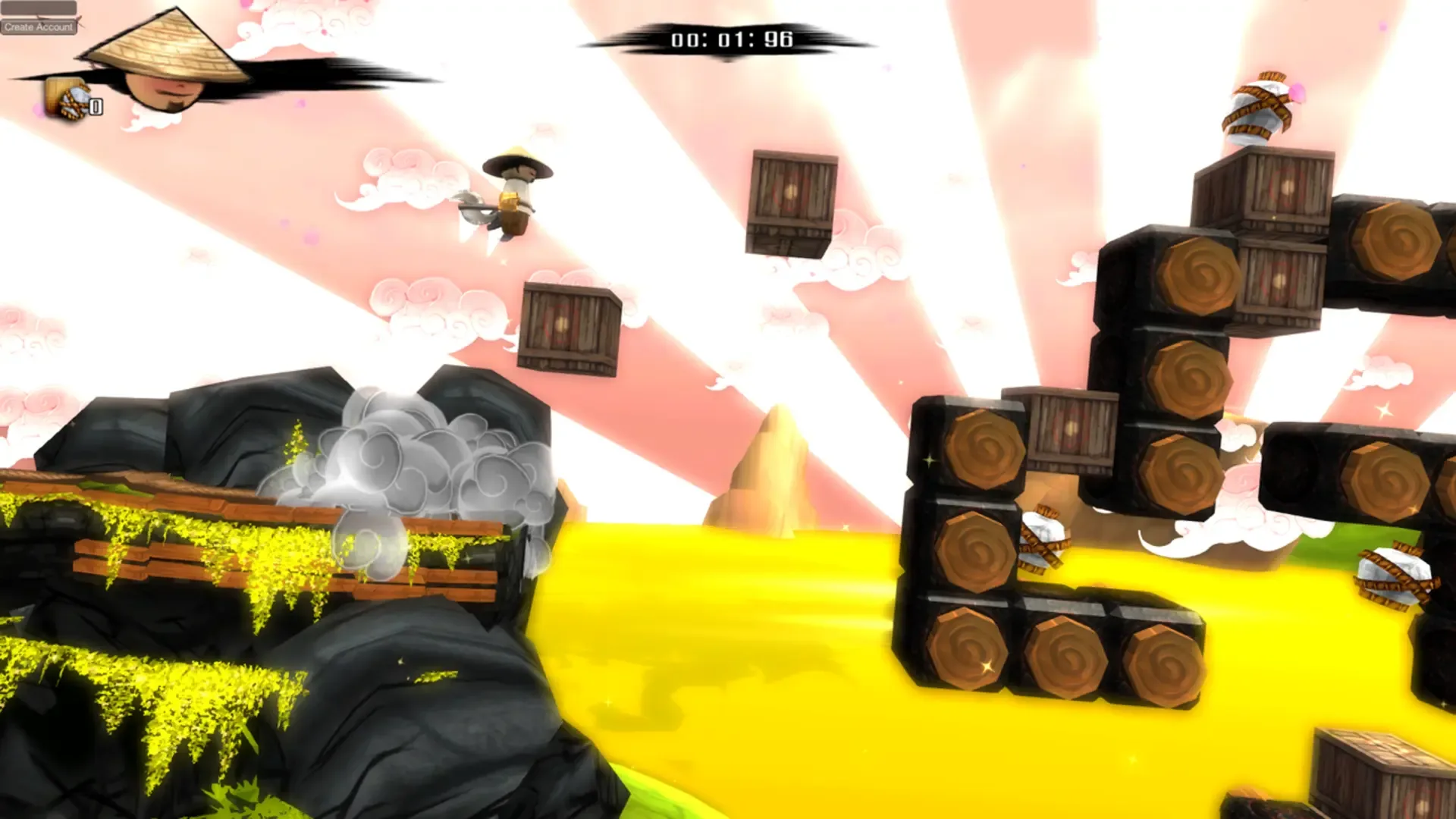The image size is (1456, 819).
Task: Click the Create Account button
Action: pos(39,28)
